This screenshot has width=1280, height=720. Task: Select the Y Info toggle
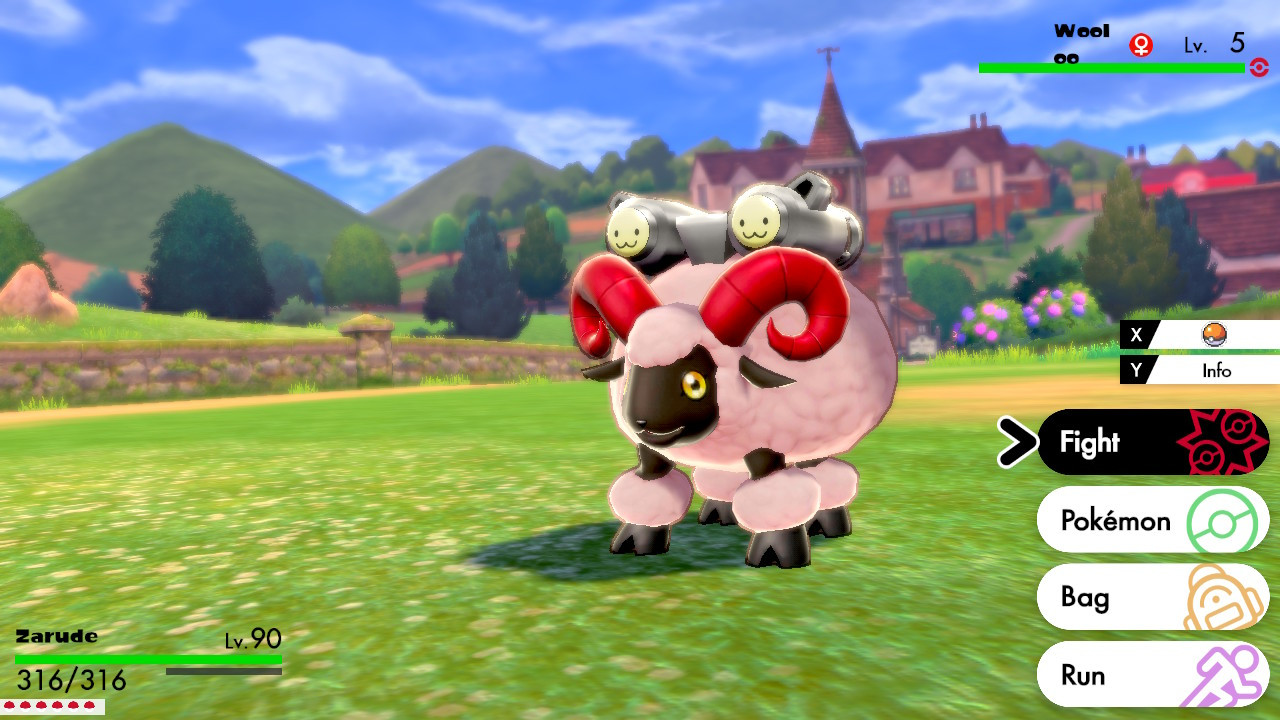[x=1138, y=370]
